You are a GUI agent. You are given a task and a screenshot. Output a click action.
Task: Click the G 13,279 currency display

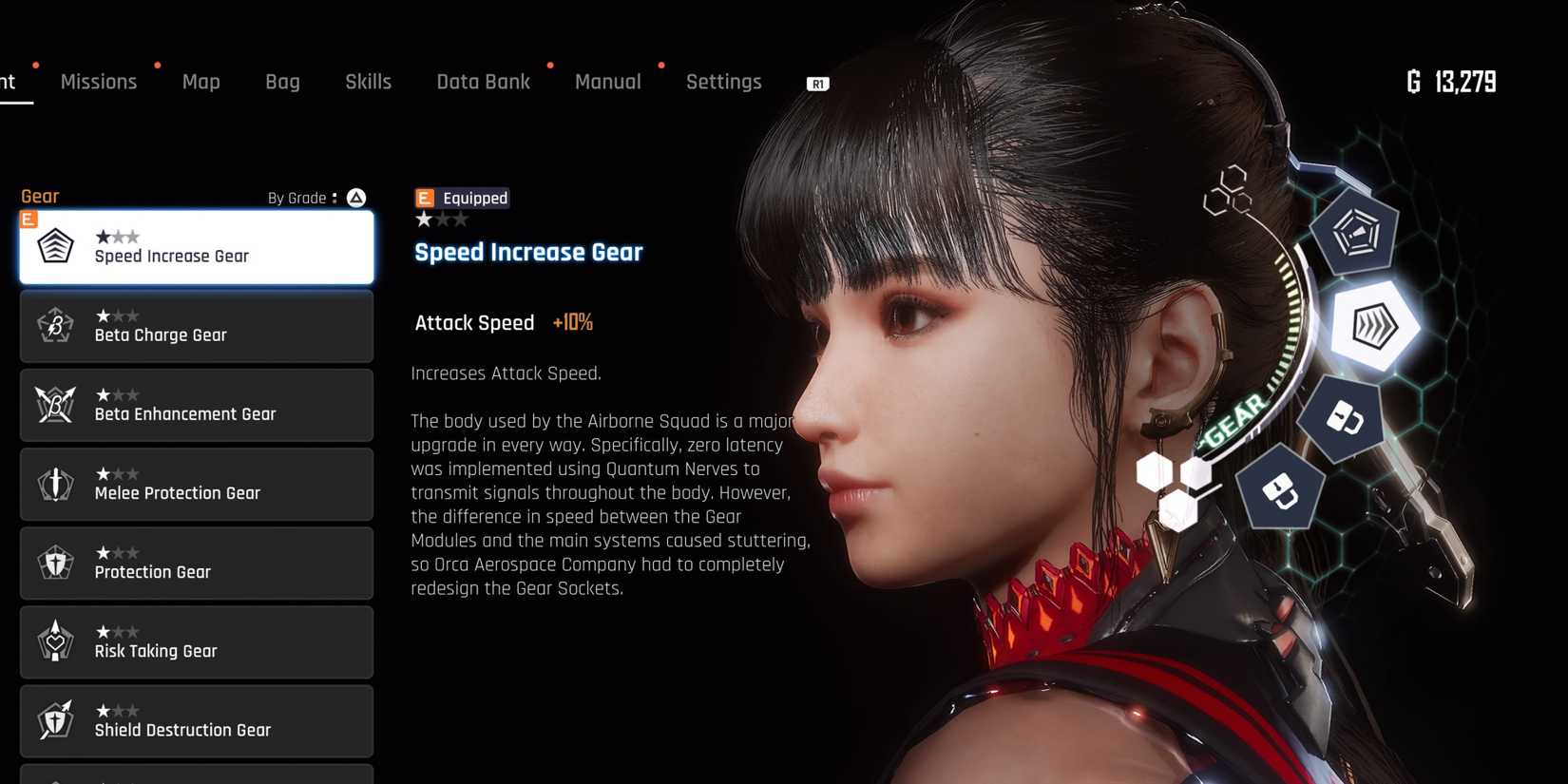(1453, 83)
